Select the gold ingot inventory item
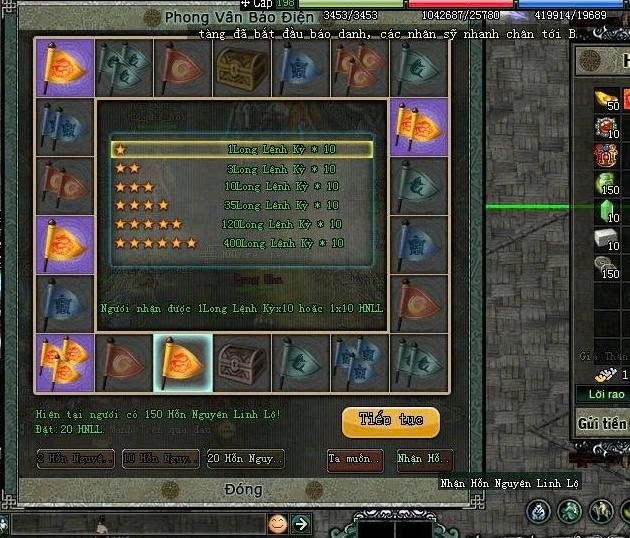The height and width of the screenshot is (538, 630). coord(607,98)
